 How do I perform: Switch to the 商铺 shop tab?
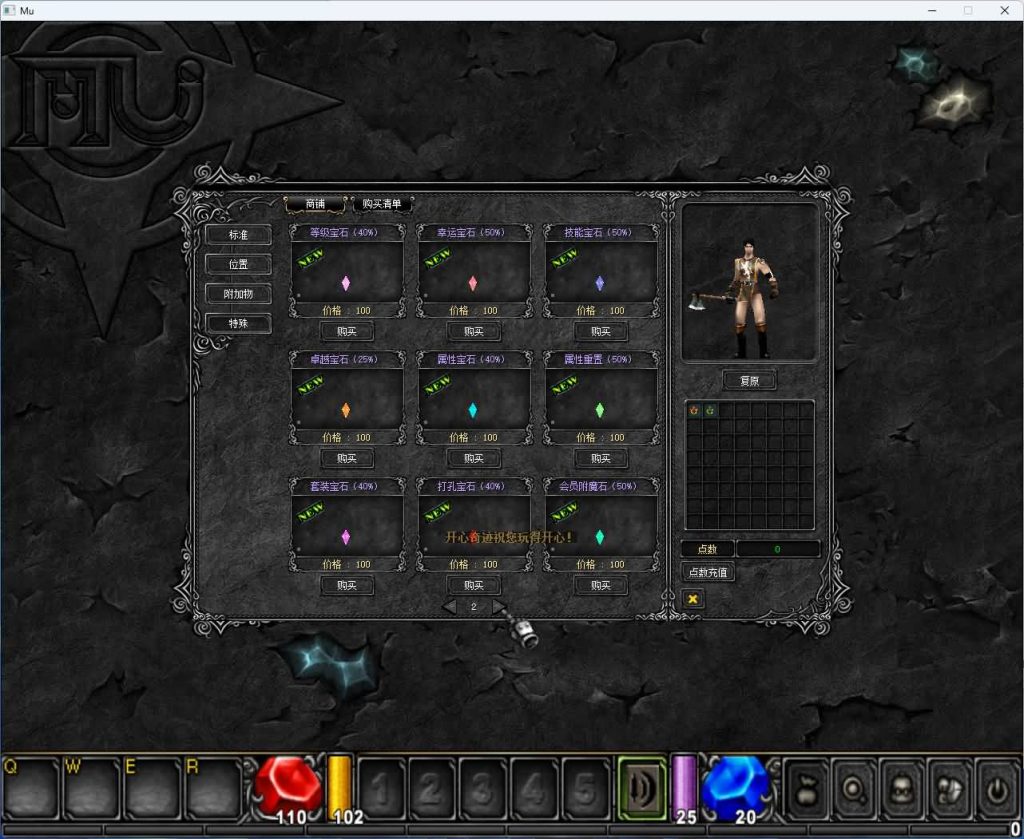coord(315,204)
